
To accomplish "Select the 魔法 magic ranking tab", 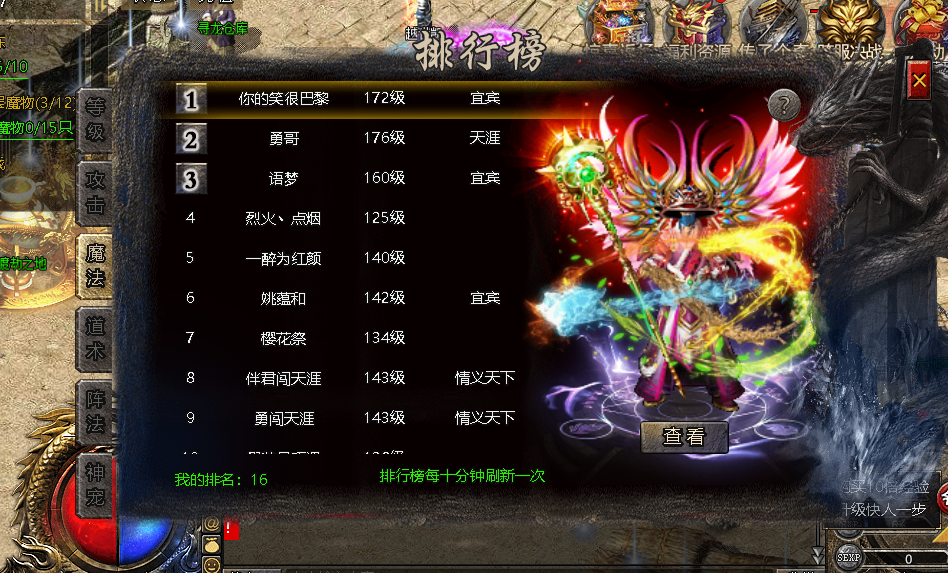I will (x=95, y=266).
